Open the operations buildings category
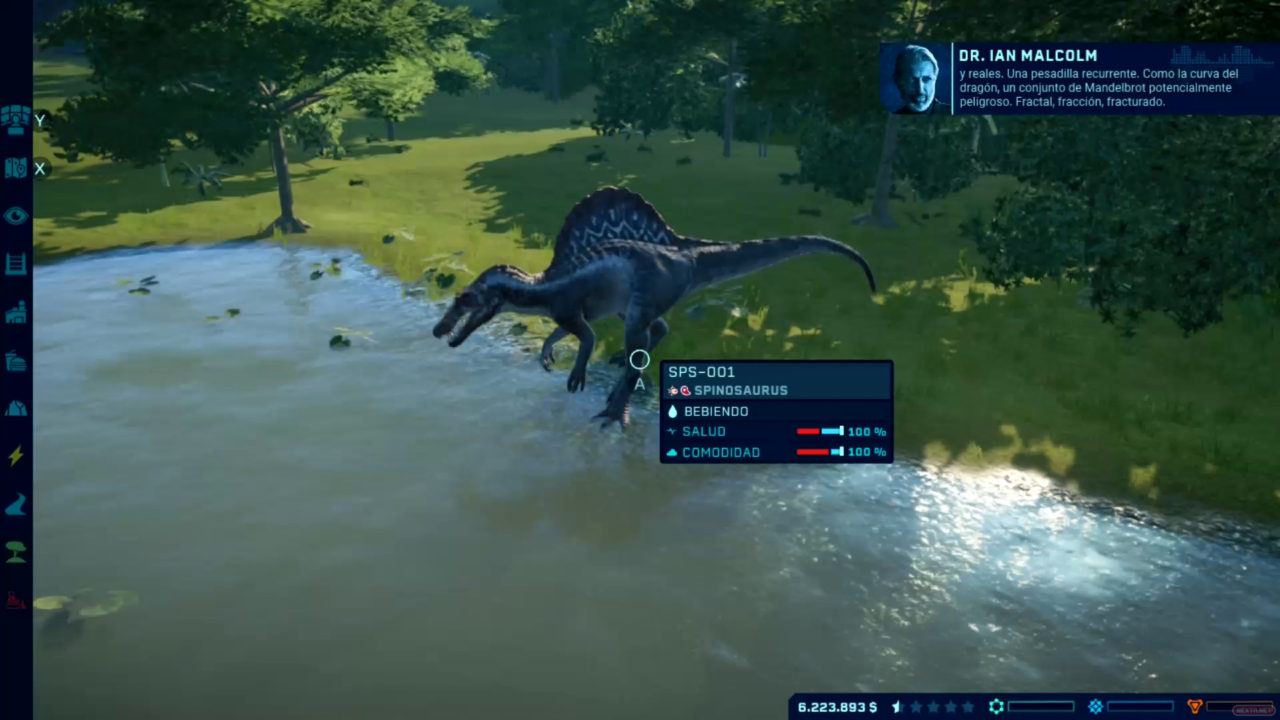 point(15,313)
